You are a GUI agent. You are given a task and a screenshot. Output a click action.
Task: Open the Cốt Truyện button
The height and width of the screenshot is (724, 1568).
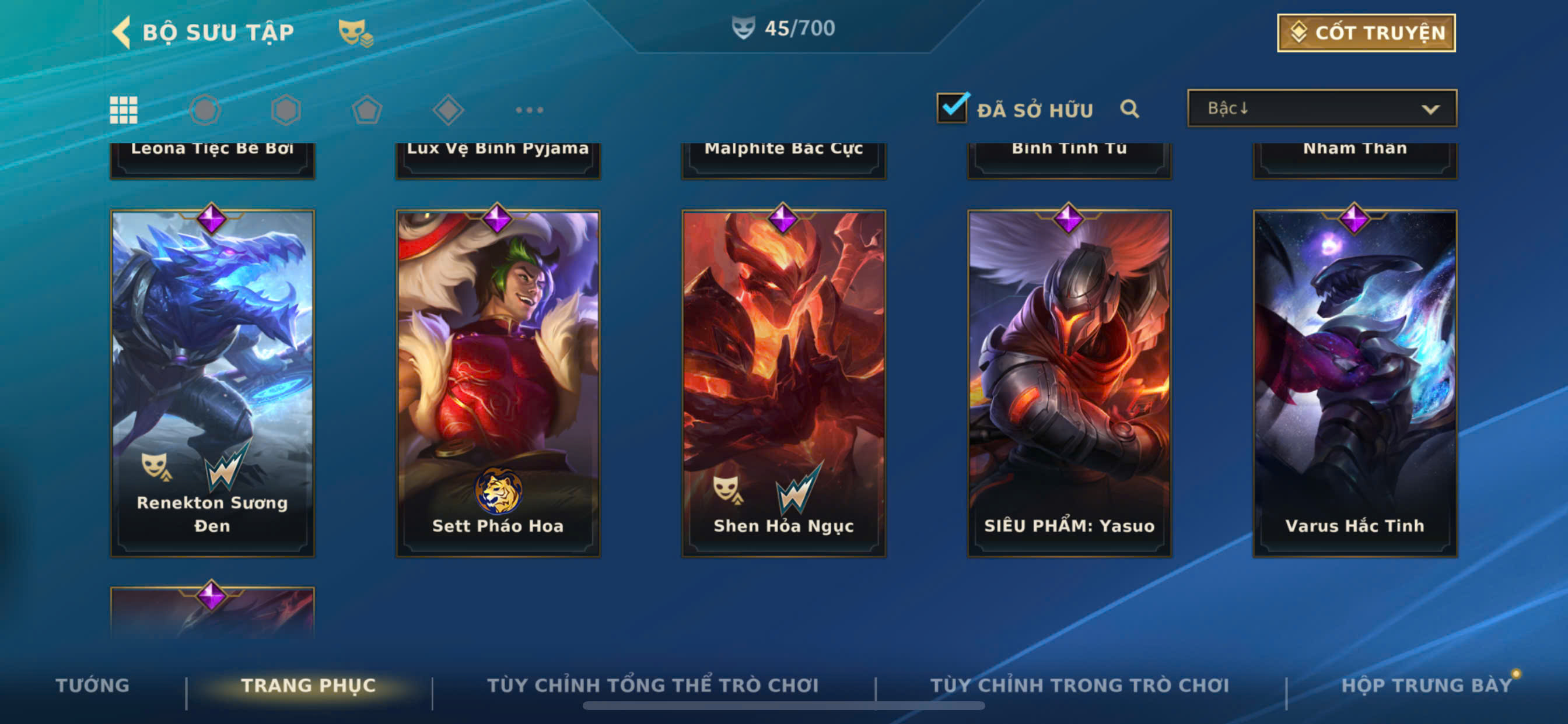coord(1366,33)
